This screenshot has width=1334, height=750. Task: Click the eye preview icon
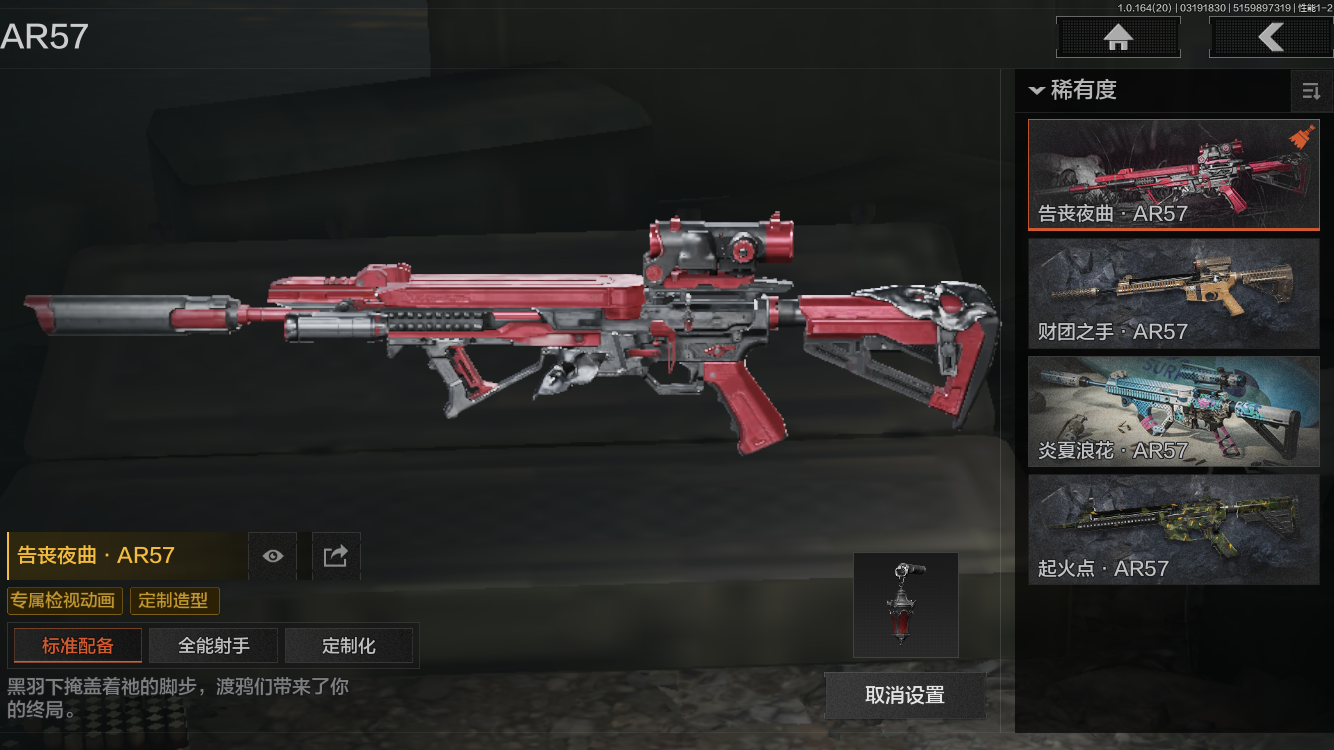point(272,556)
